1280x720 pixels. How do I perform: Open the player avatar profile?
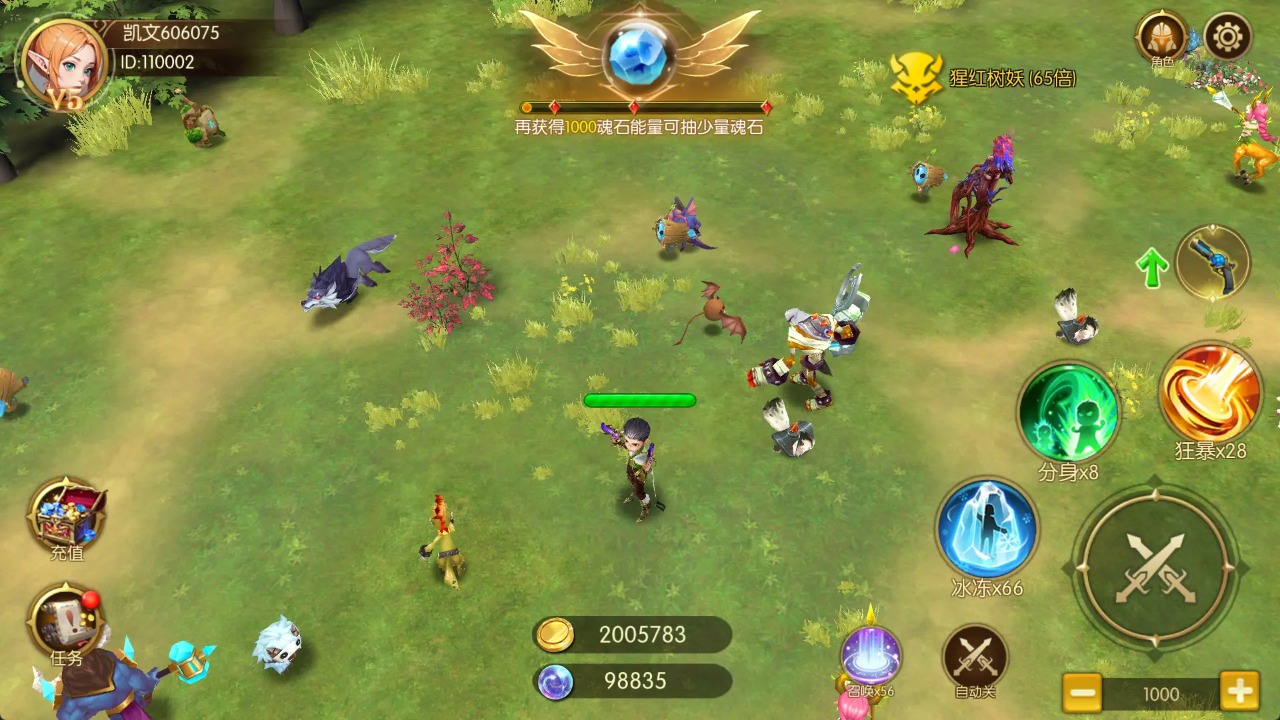pyautogui.click(x=63, y=62)
